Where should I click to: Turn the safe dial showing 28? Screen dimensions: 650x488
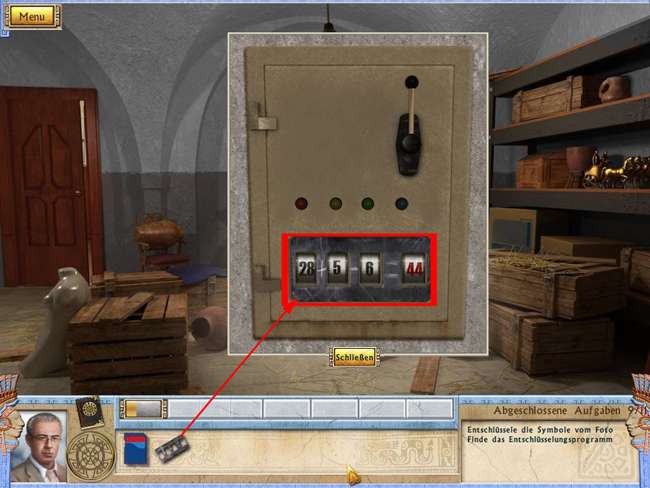307,269
